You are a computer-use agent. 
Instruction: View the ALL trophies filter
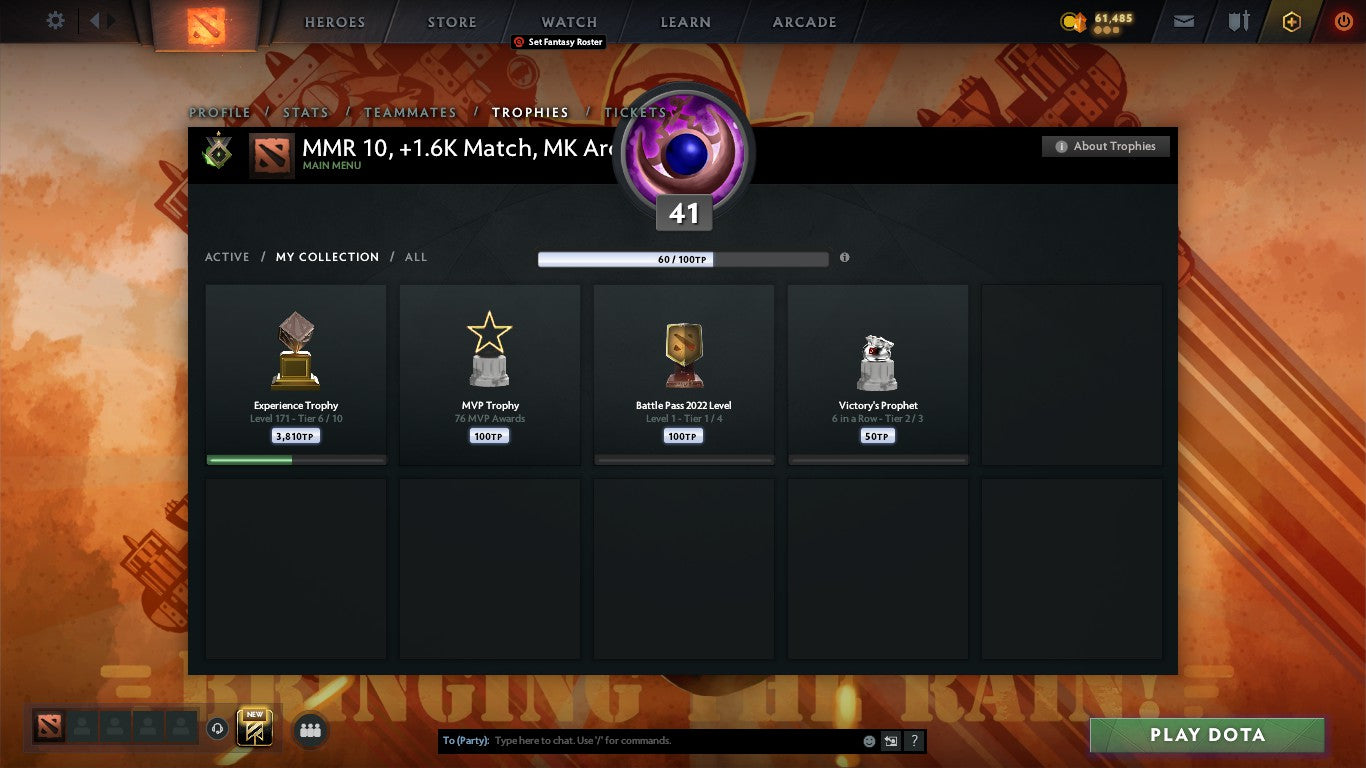tap(415, 257)
